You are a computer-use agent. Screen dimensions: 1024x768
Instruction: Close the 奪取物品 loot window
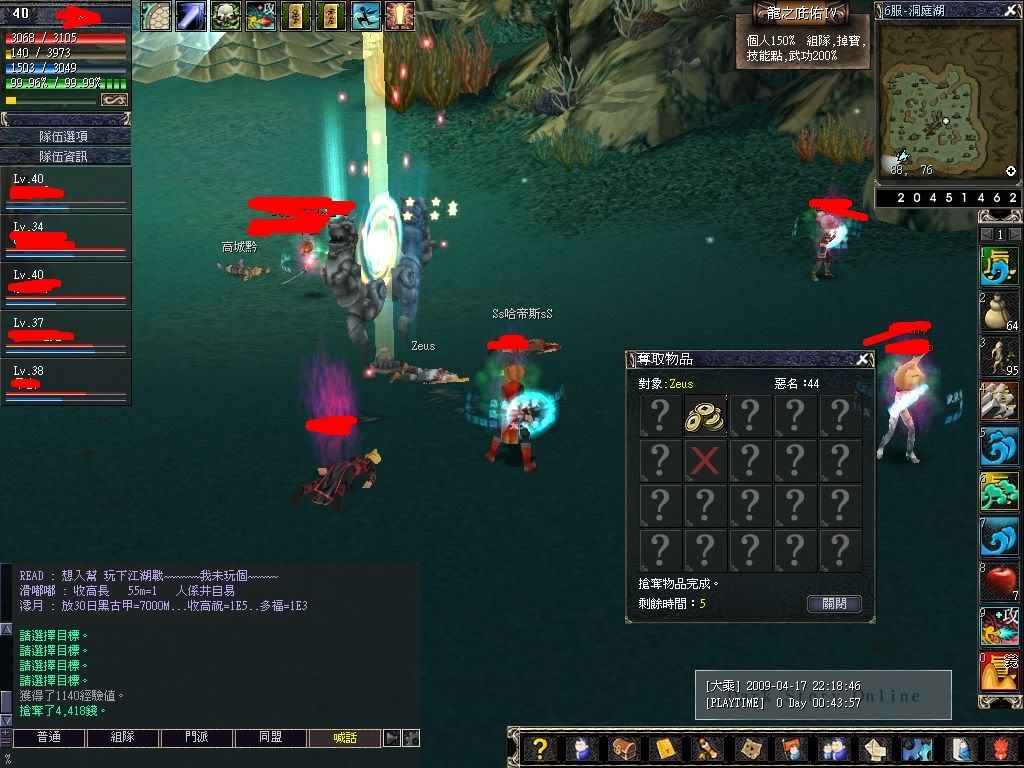(x=863, y=359)
